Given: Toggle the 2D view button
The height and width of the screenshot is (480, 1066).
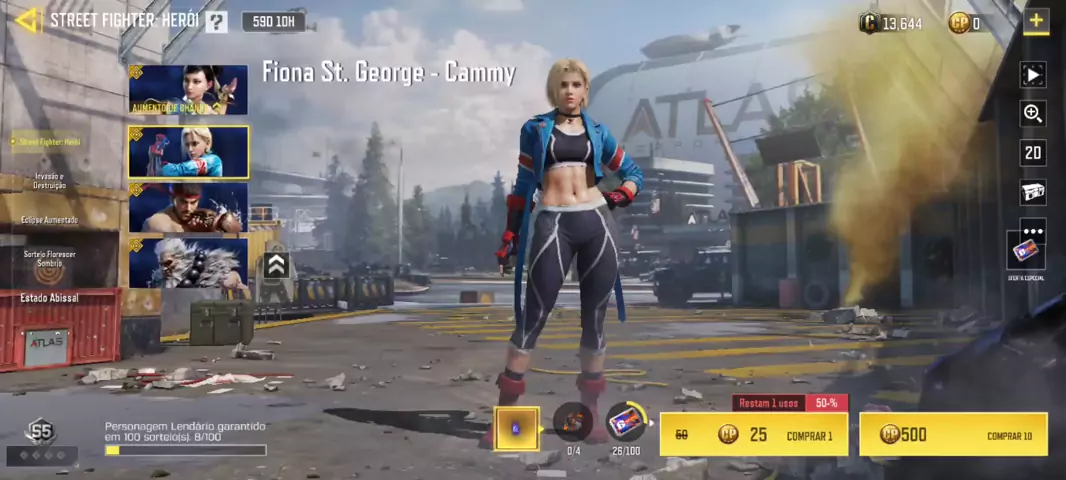Looking at the screenshot, I should pyautogui.click(x=1033, y=153).
